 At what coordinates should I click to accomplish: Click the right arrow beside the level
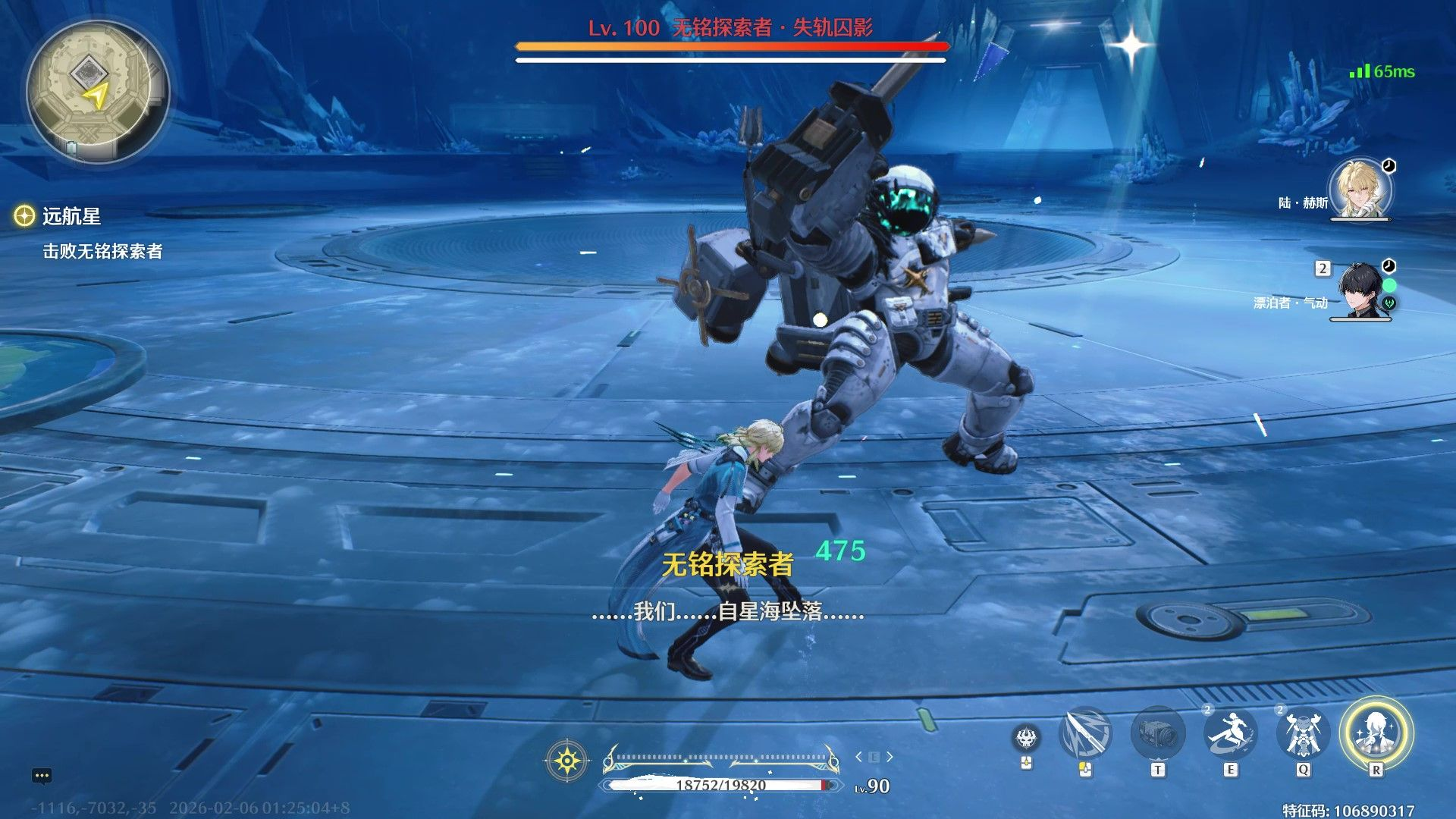[x=890, y=757]
